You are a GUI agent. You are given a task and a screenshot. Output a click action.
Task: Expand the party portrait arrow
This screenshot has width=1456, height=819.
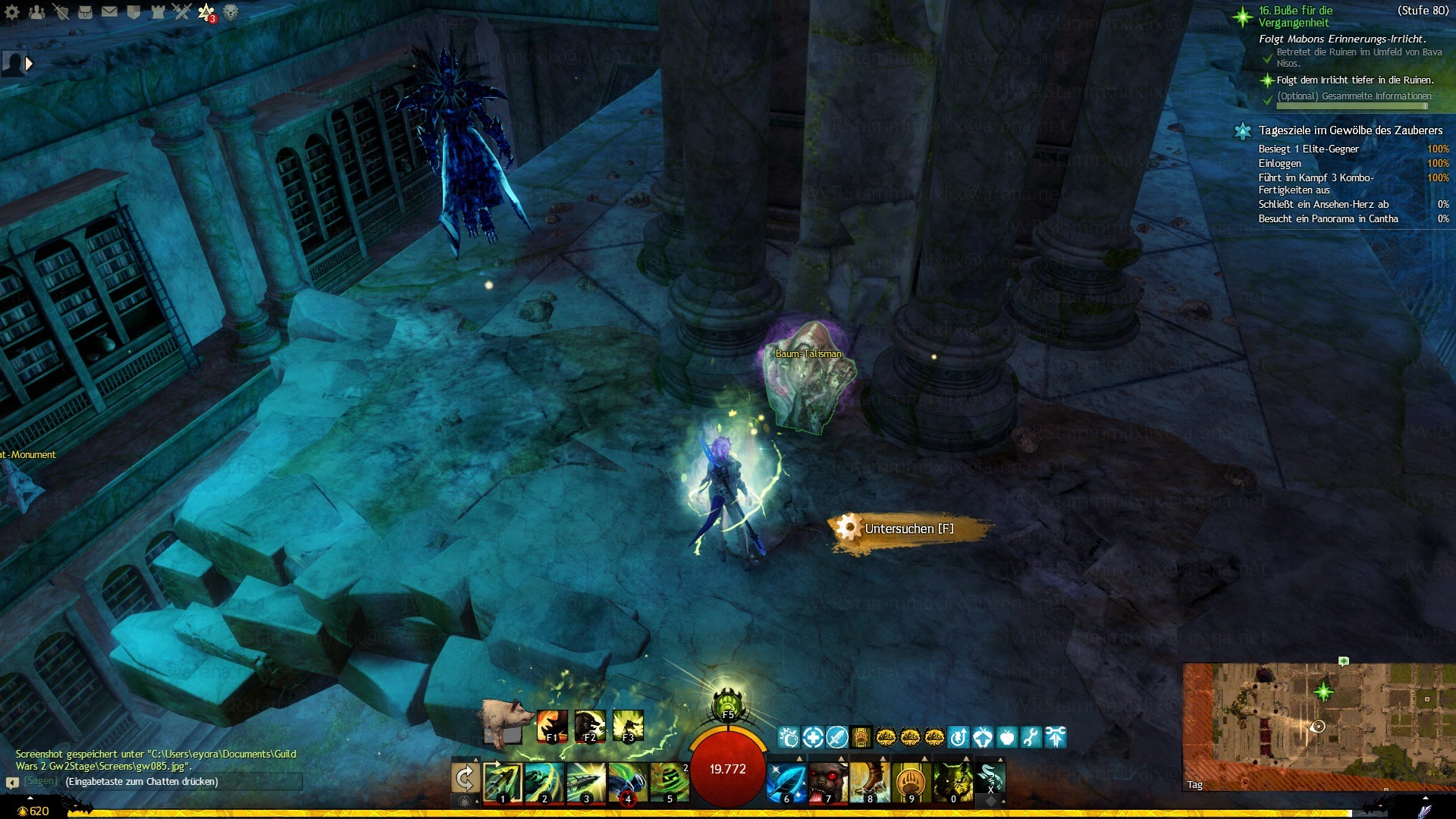(29, 64)
